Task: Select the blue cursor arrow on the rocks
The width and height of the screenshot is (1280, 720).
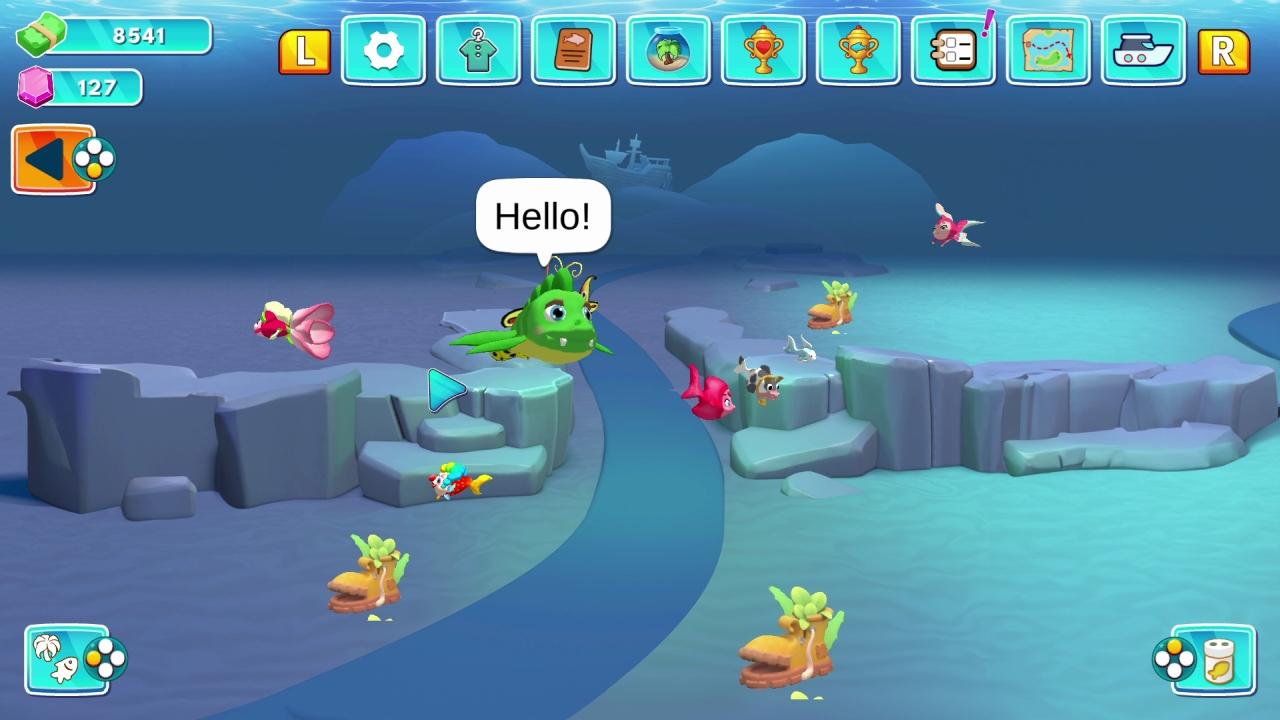Action: coord(445,390)
